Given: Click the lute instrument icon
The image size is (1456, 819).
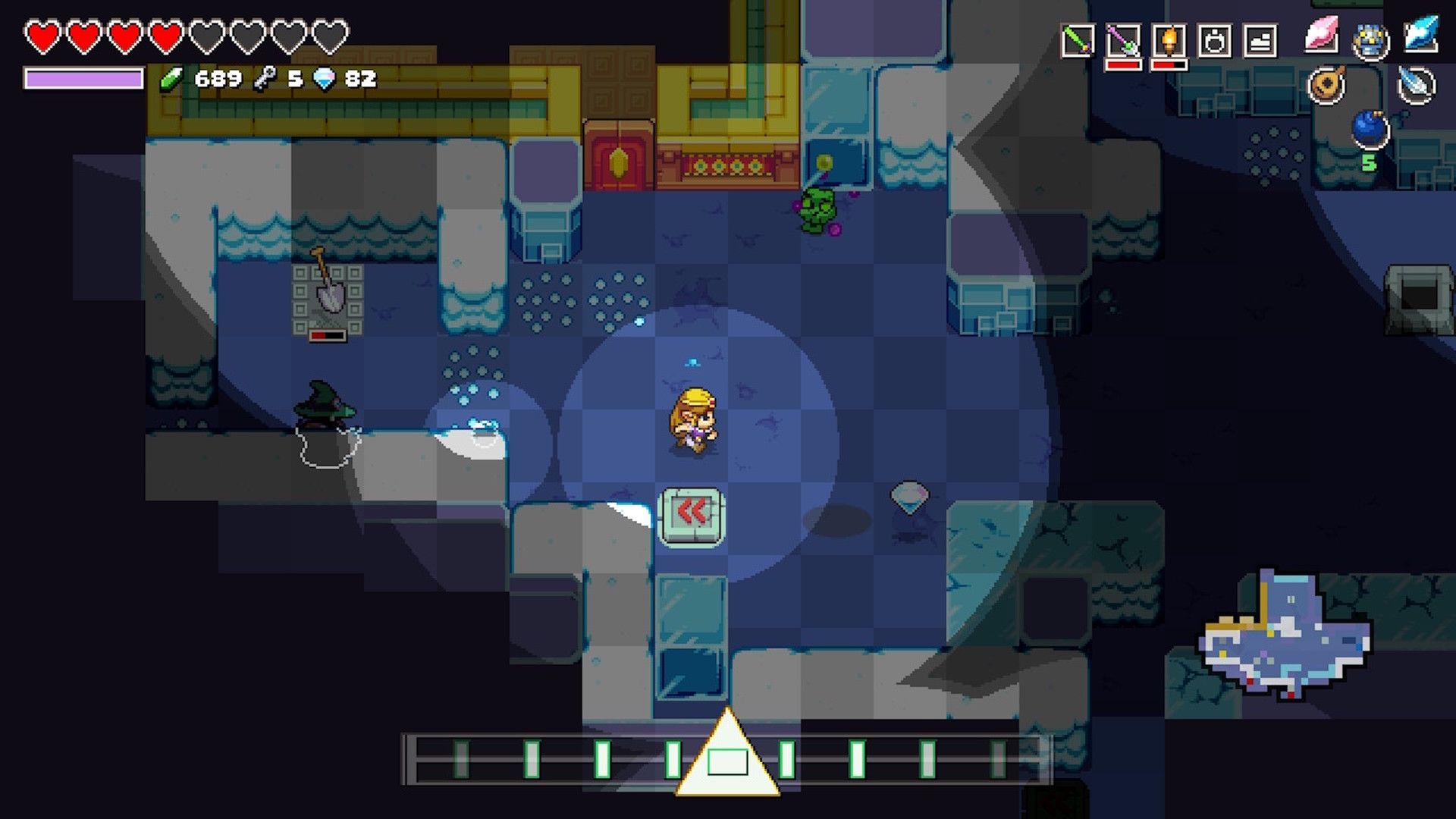Looking at the screenshot, I should click(x=1327, y=83).
